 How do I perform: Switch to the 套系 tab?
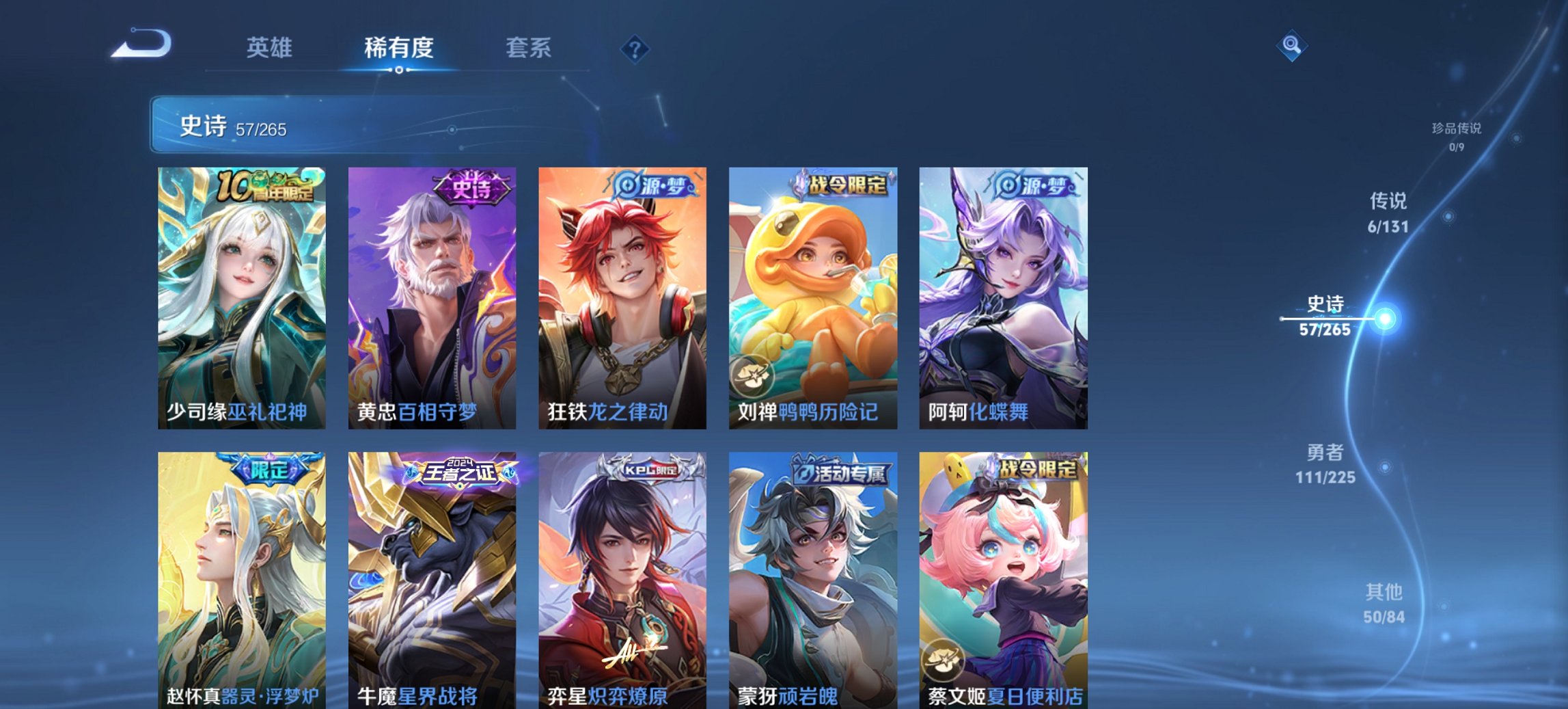tap(528, 48)
